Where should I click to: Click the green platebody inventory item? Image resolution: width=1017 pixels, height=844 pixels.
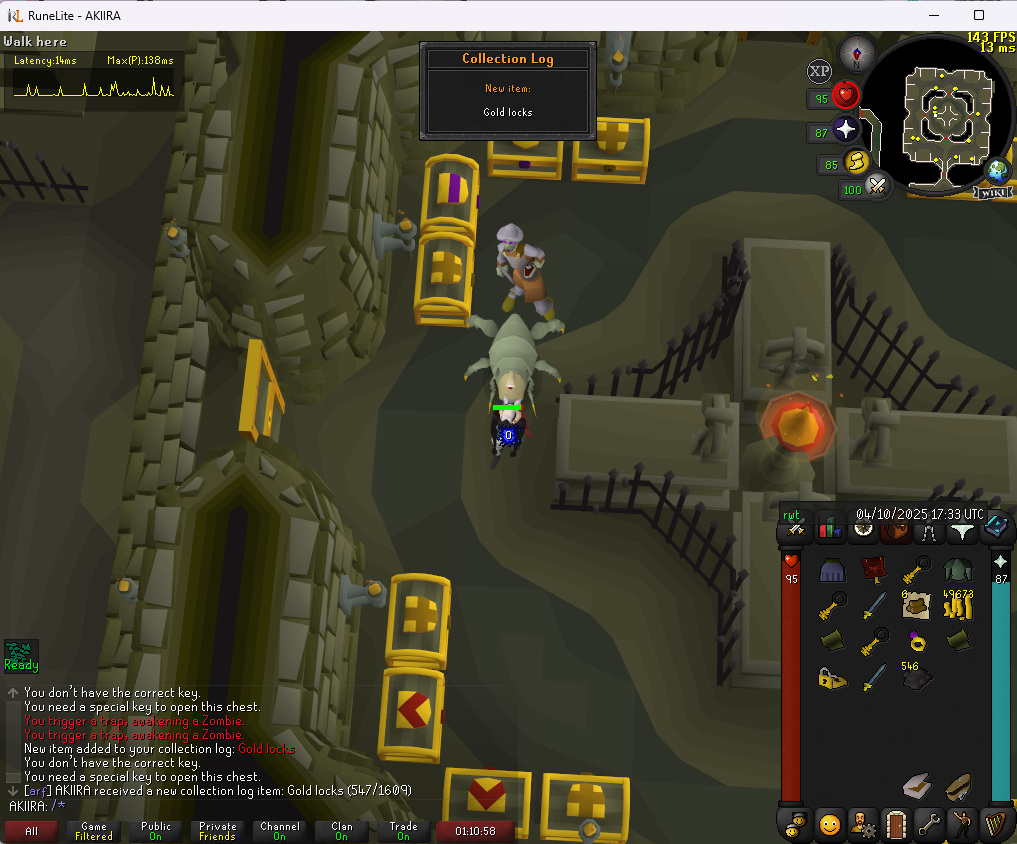click(x=960, y=570)
